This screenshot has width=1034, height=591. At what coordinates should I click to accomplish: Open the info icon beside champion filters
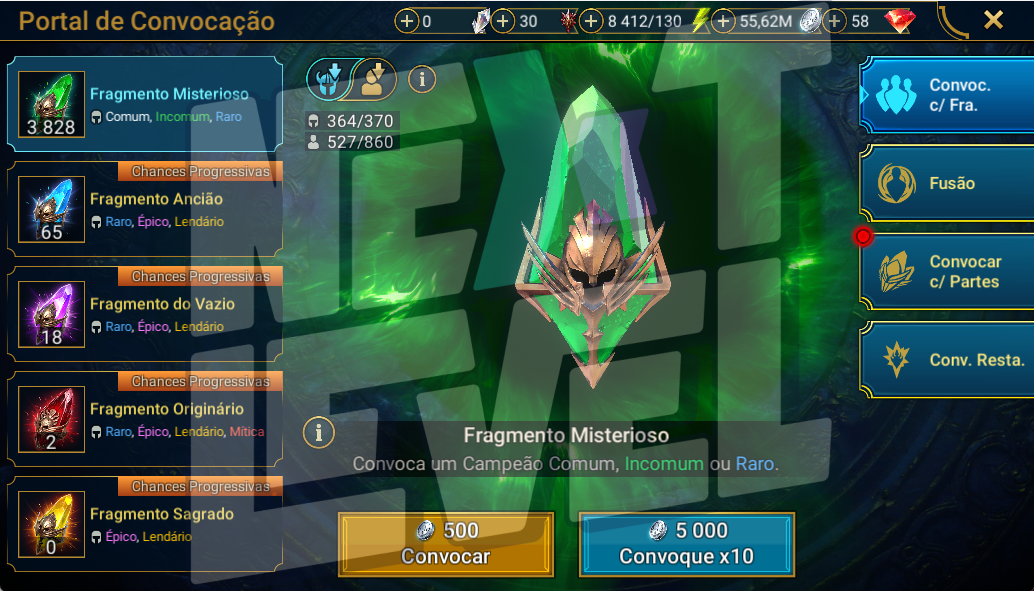pos(422,79)
